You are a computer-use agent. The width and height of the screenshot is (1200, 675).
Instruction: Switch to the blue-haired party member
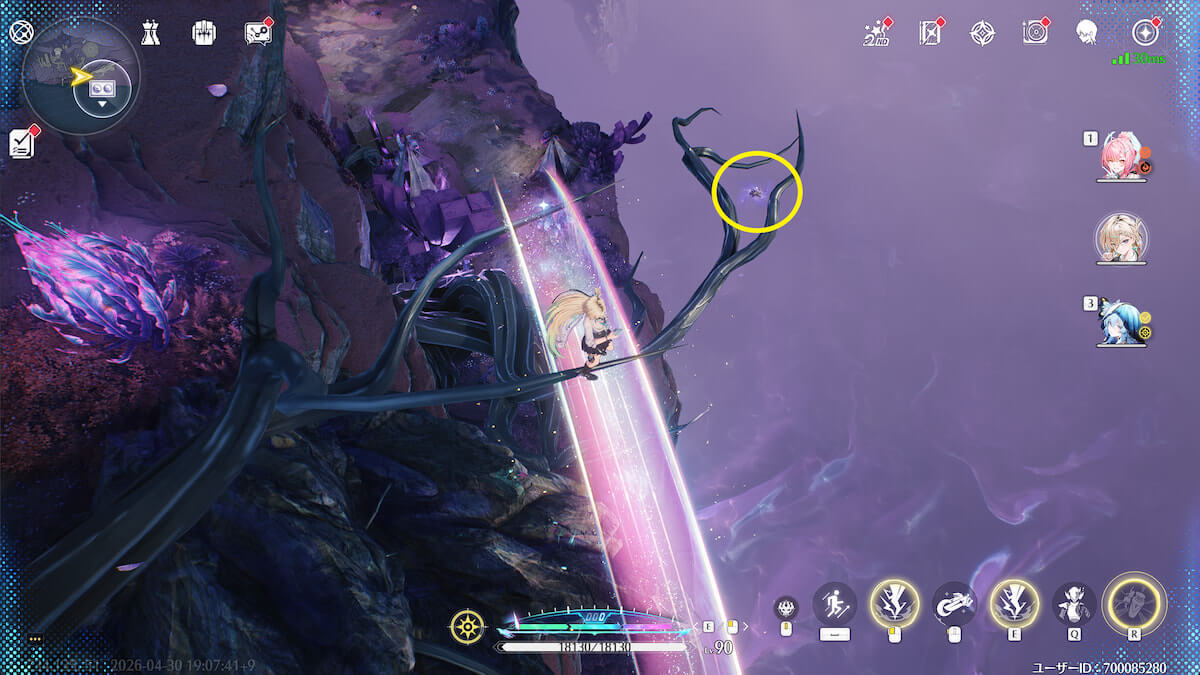[1120, 320]
